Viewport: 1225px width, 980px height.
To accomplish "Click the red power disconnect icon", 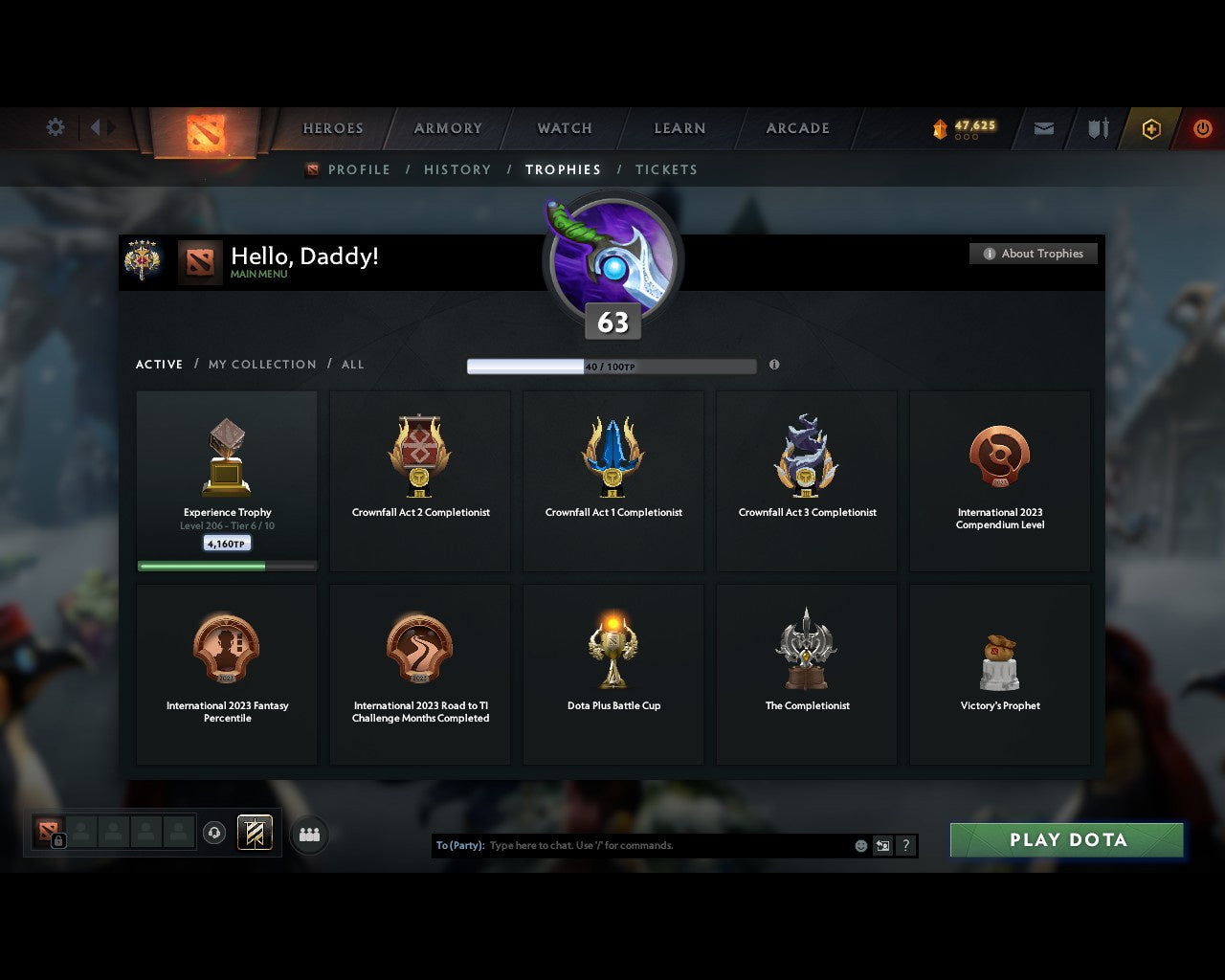I will [x=1202, y=127].
